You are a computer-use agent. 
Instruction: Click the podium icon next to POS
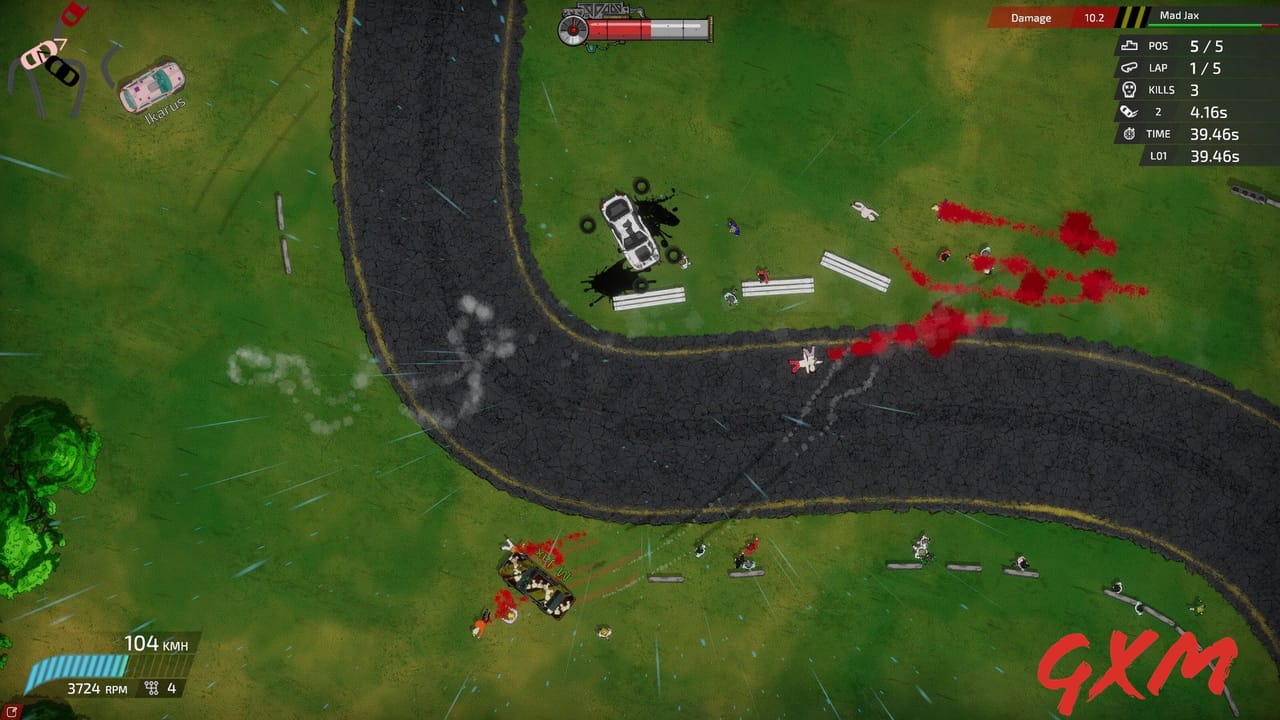pos(1130,46)
